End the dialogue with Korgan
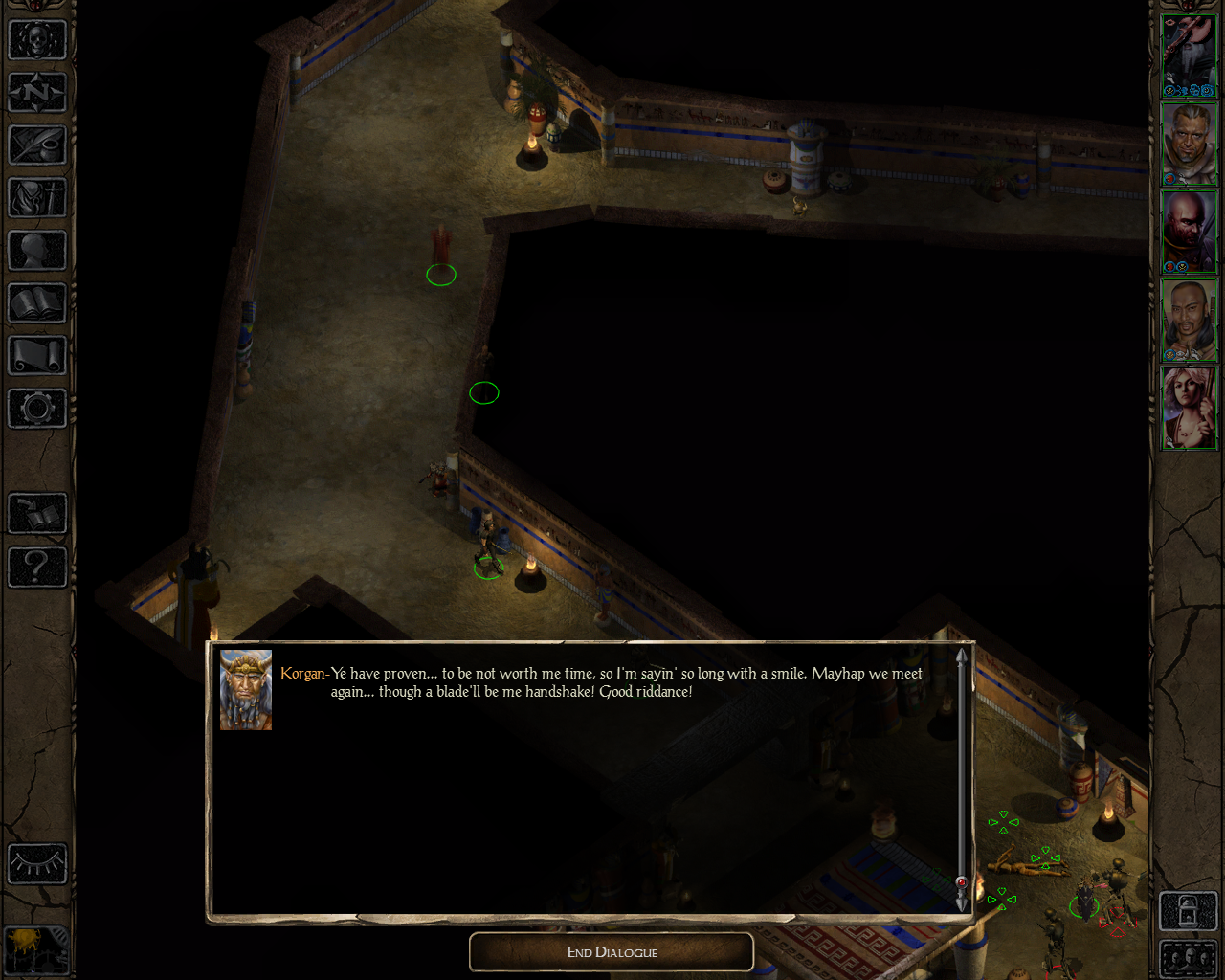The width and height of the screenshot is (1225, 980). [612, 952]
